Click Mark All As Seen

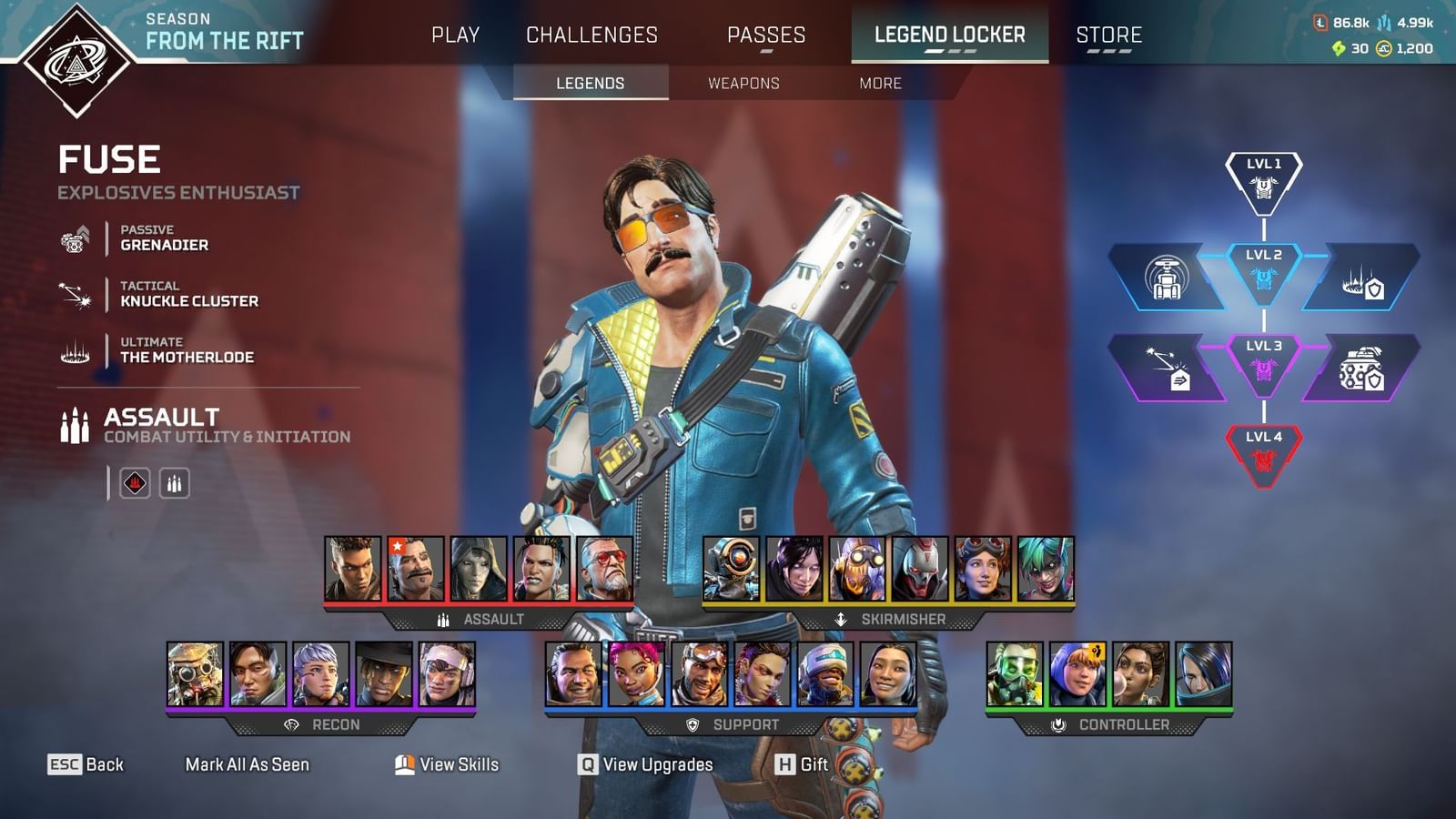point(248,765)
